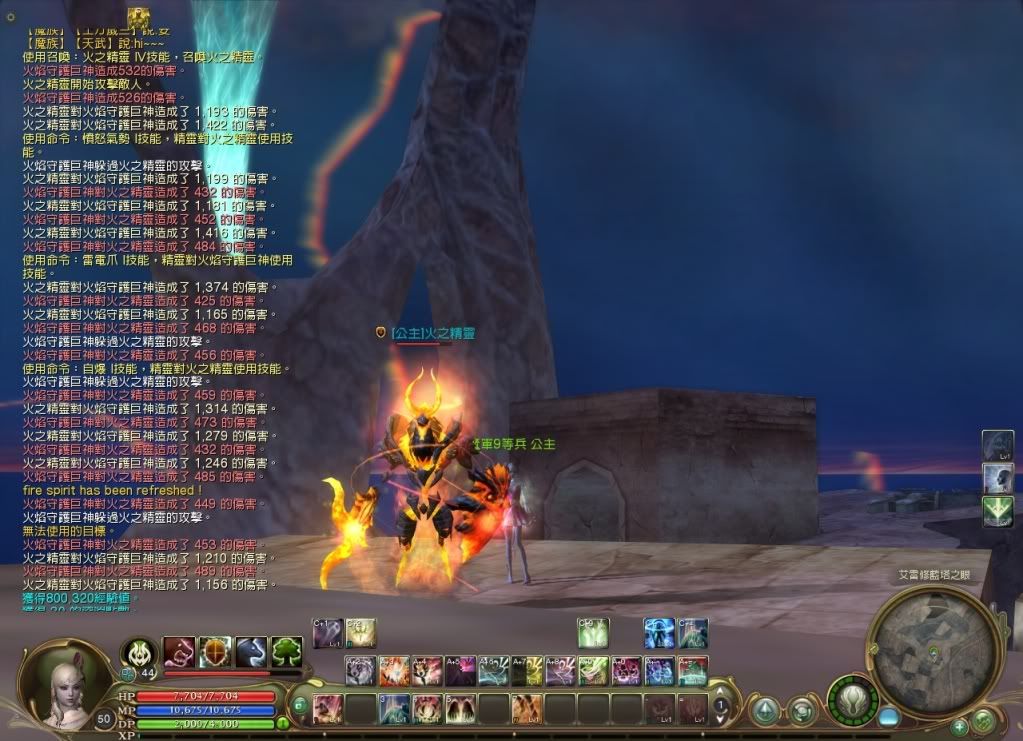Click the teal crystal round menu button
Viewport: 1023px width, 741px height.
[x=765, y=711]
